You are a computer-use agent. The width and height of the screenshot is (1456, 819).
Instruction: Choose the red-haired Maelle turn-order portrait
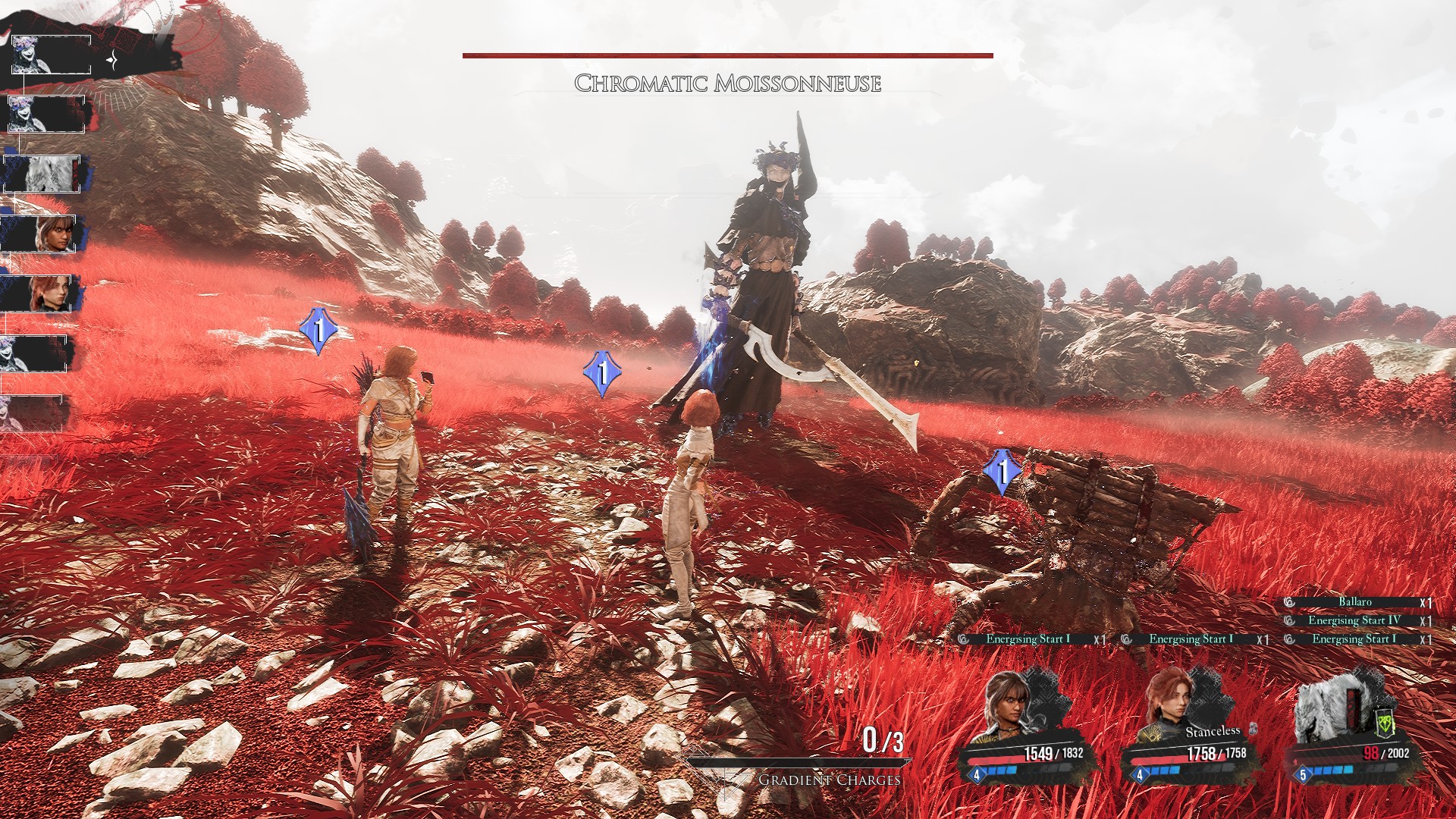point(50,293)
